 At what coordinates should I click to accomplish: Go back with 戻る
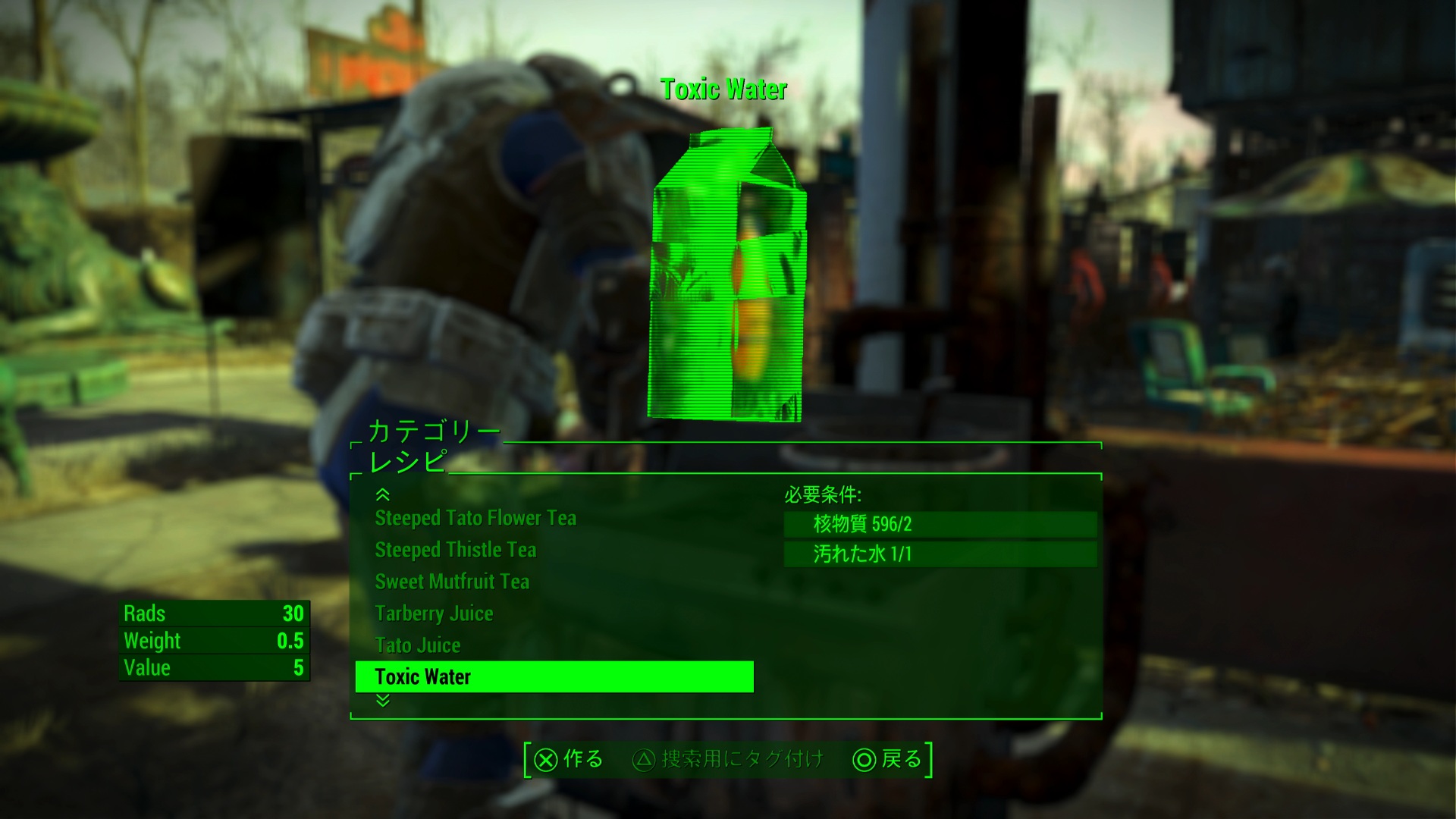887,759
